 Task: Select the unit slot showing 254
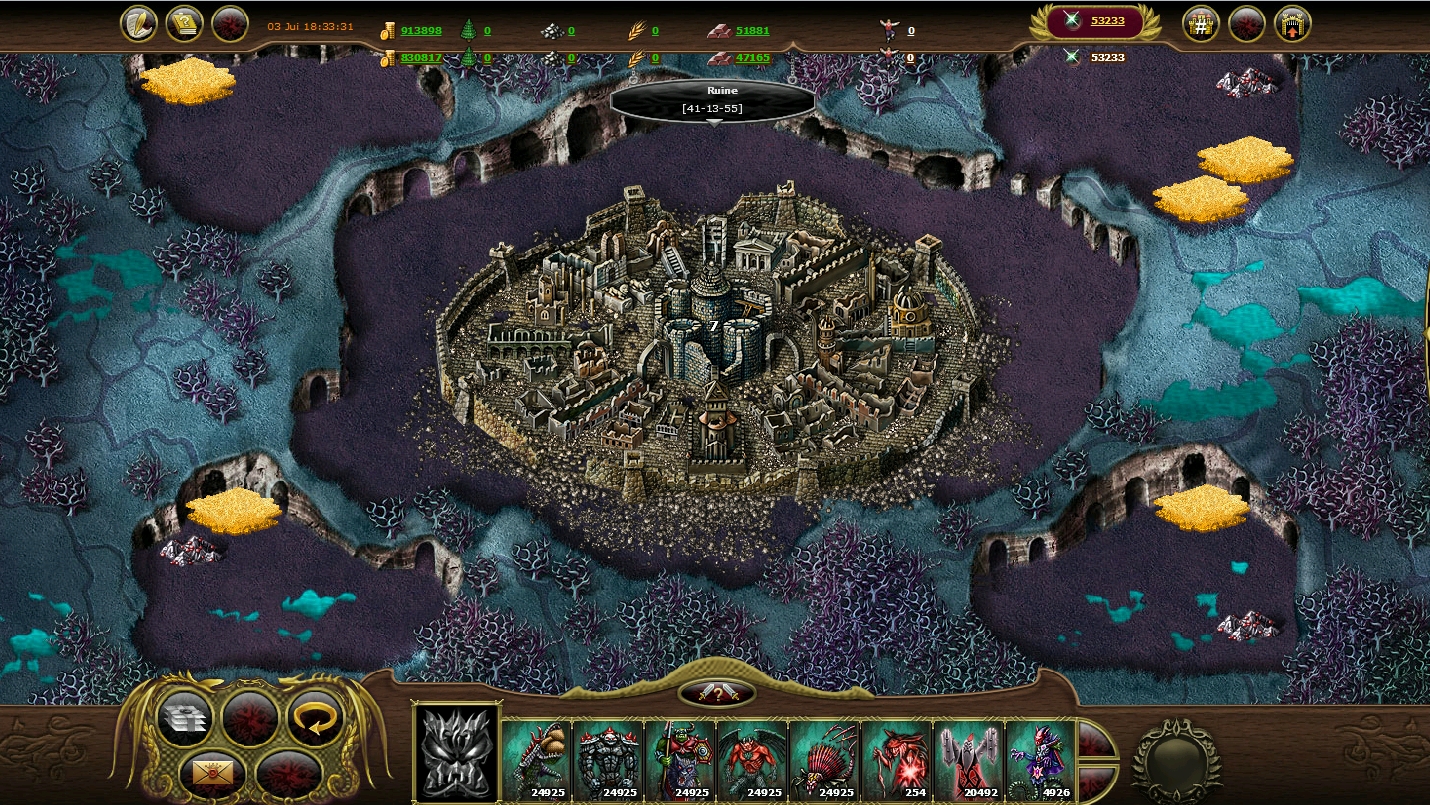coord(897,759)
